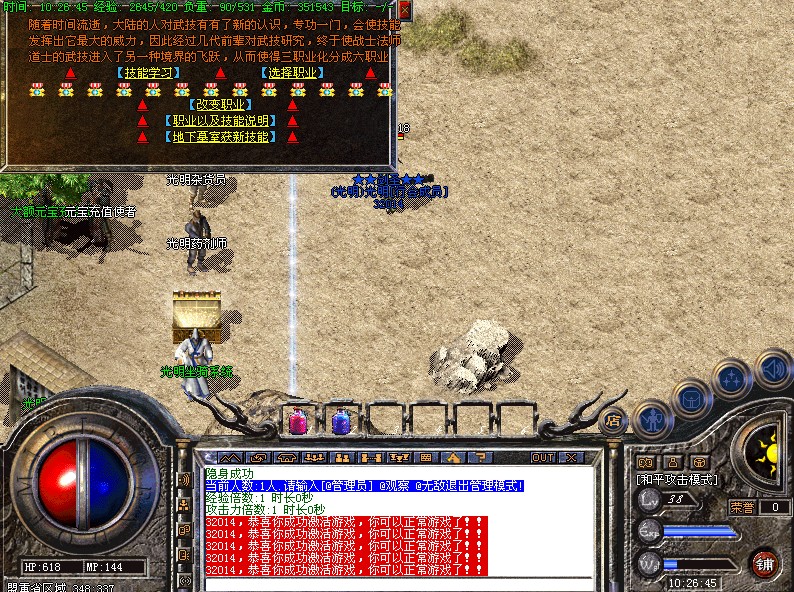The height and width of the screenshot is (592, 794).
Task: Open the 店 shop button
Action: pos(613,419)
